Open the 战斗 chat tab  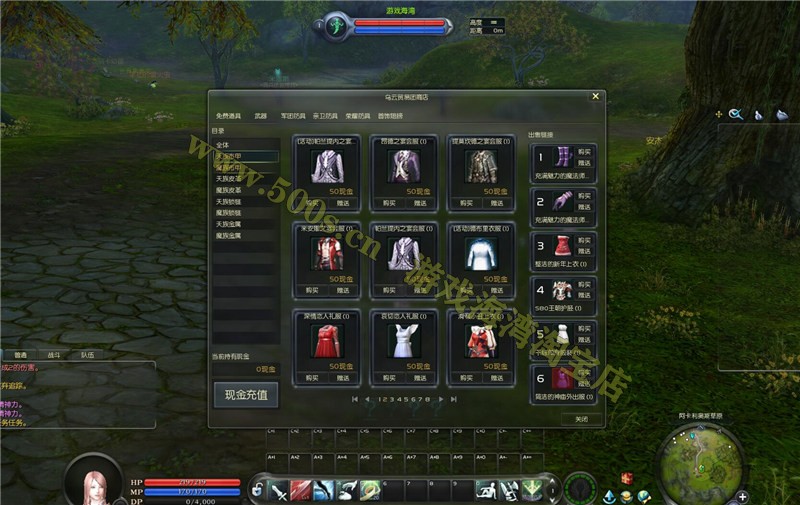pyautogui.click(x=53, y=355)
